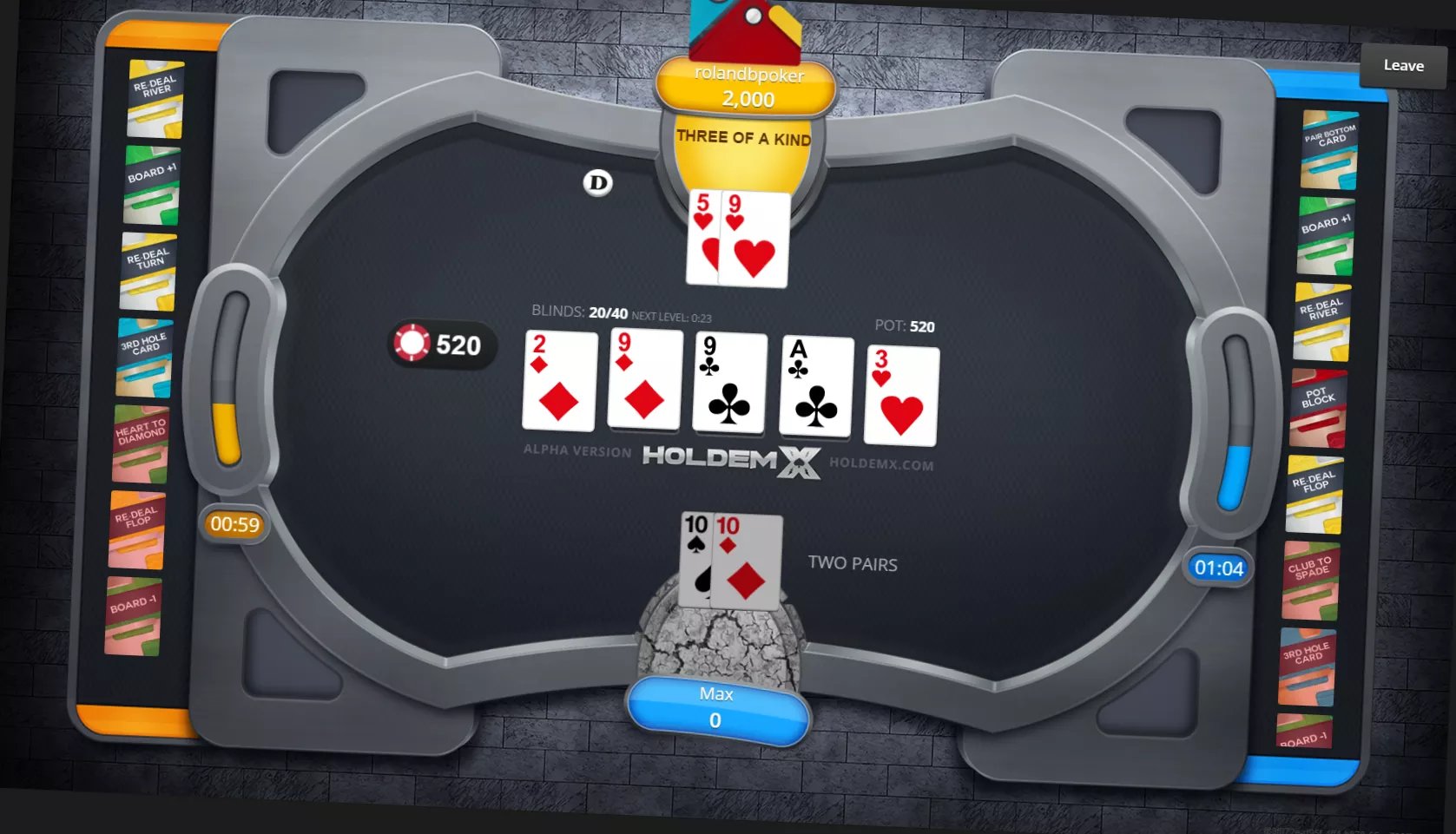Choose Board -1 card in orange panel

134,615
